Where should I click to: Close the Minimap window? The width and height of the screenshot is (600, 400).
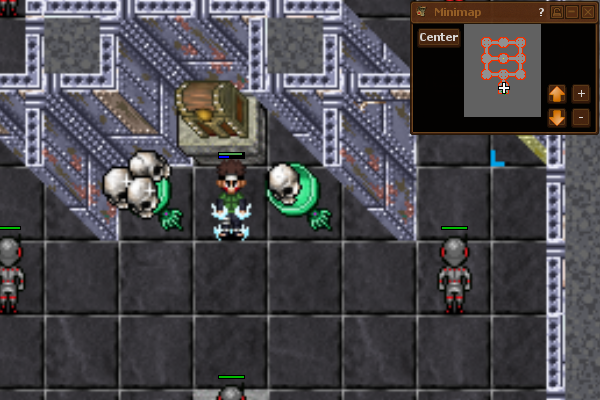pyautogui.click(x=587, y=12)
